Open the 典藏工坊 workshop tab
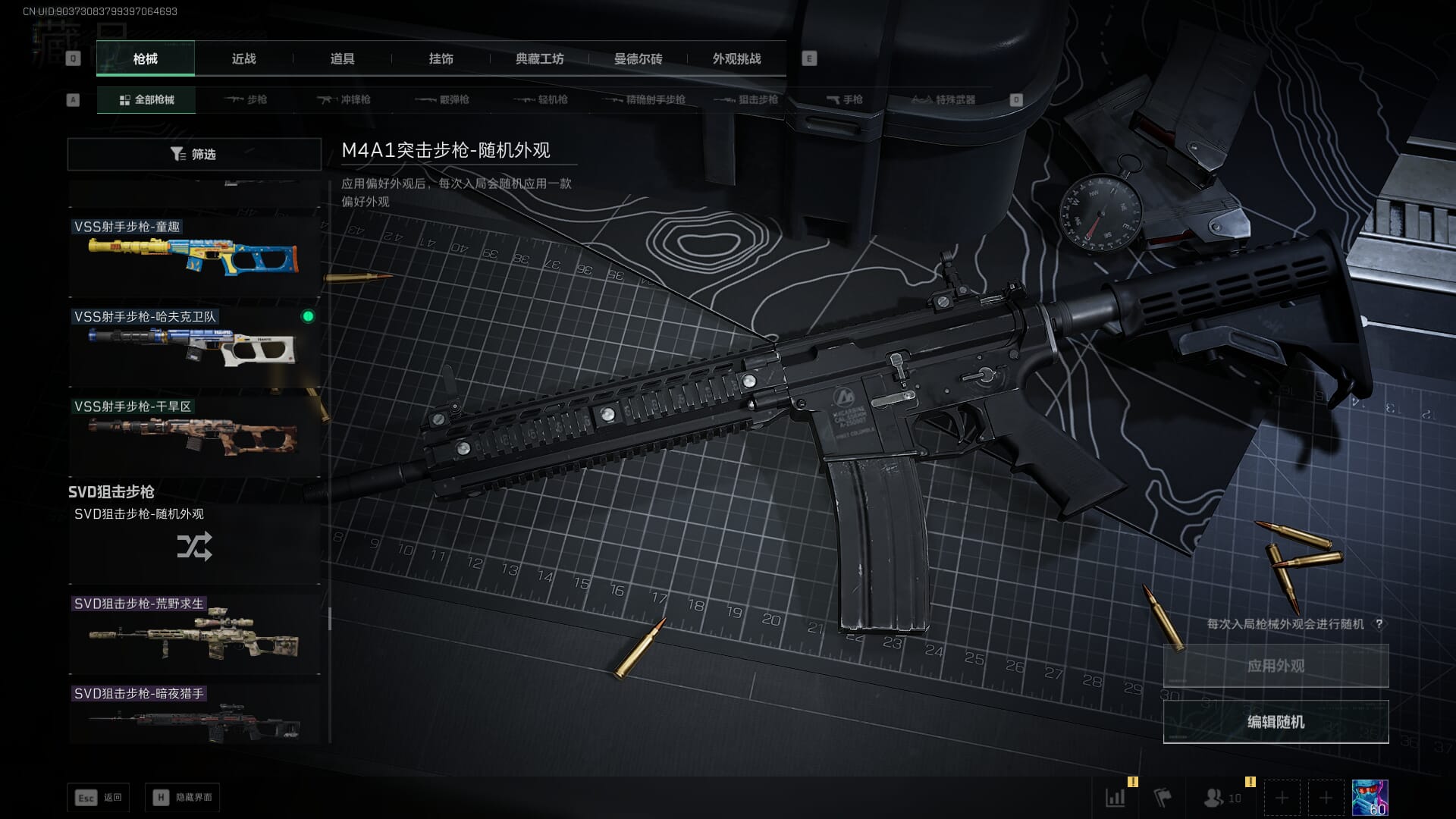Viewport: 1456px width, 819px height. pos(539,58)
